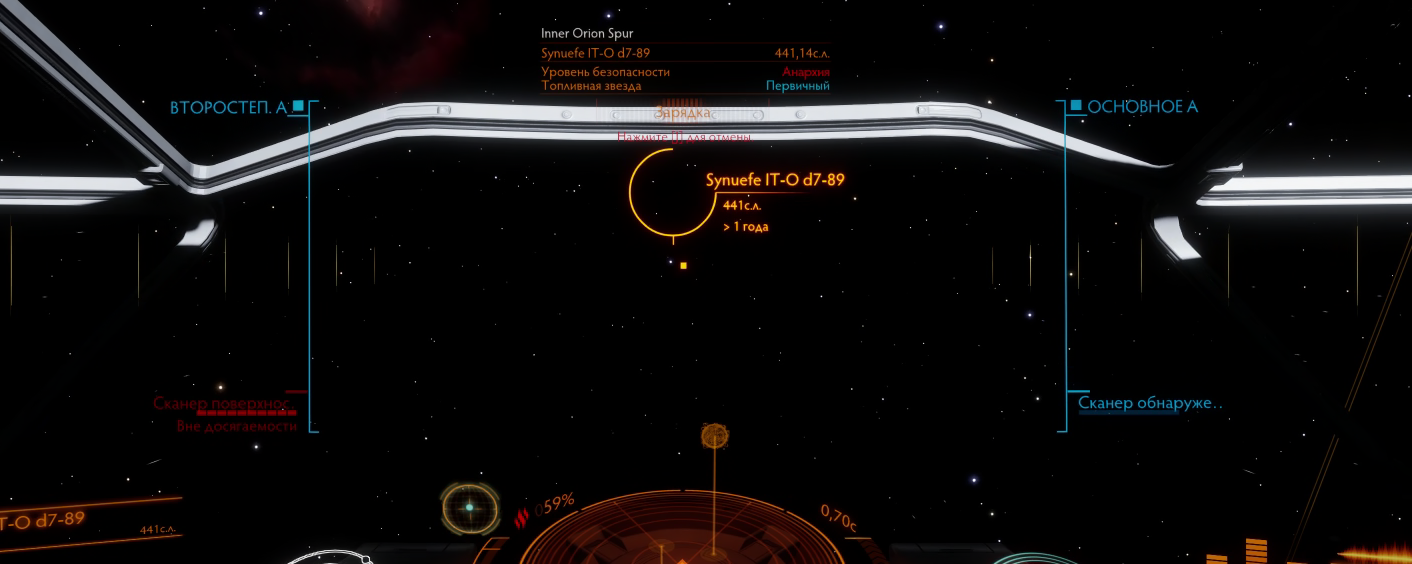1412x564 pixels.
Task: Select the Сканер поверхнос.. module entry
Action: tap(221, 404)
